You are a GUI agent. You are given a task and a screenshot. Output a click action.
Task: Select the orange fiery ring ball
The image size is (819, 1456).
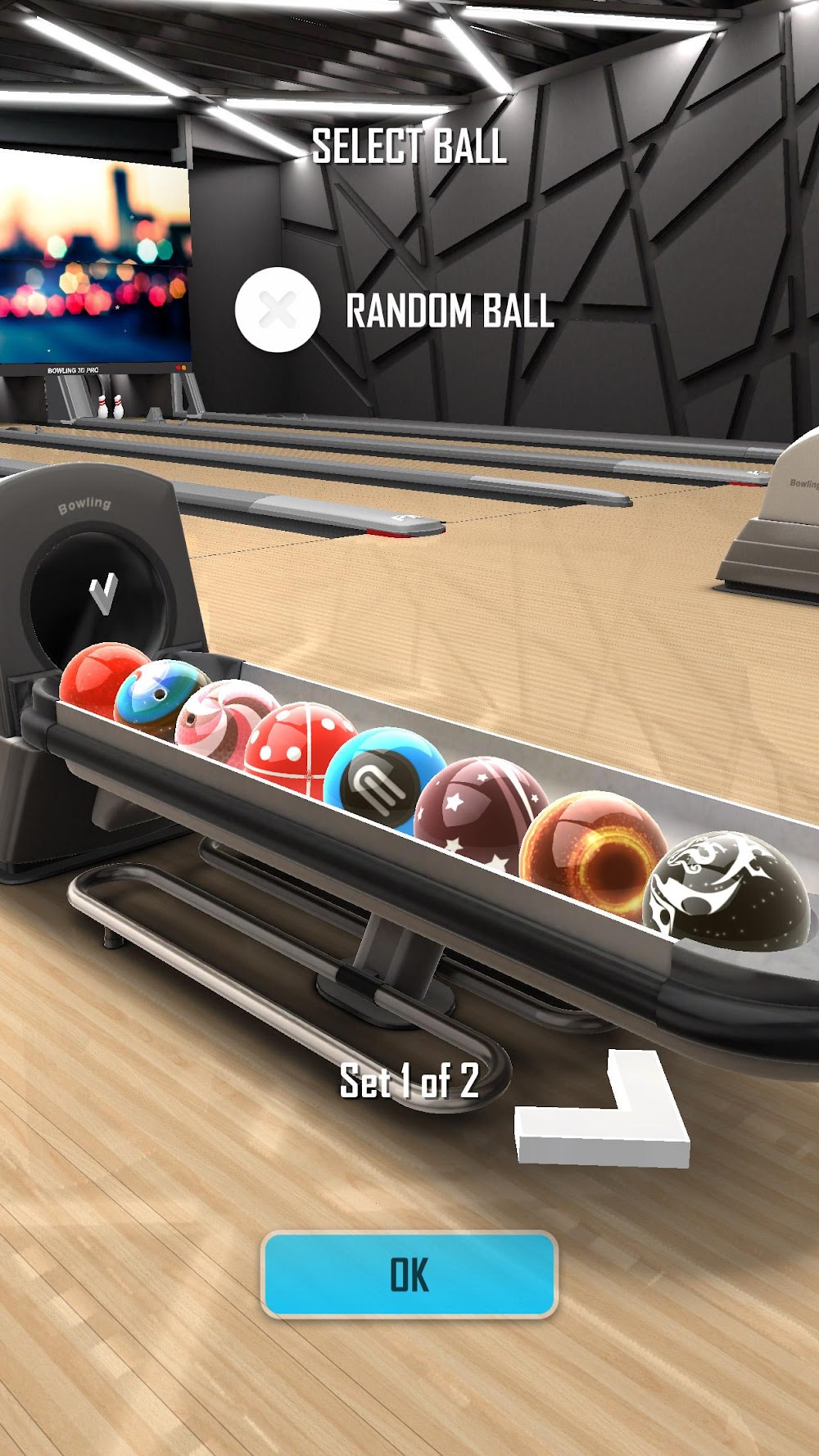point(592,850)
